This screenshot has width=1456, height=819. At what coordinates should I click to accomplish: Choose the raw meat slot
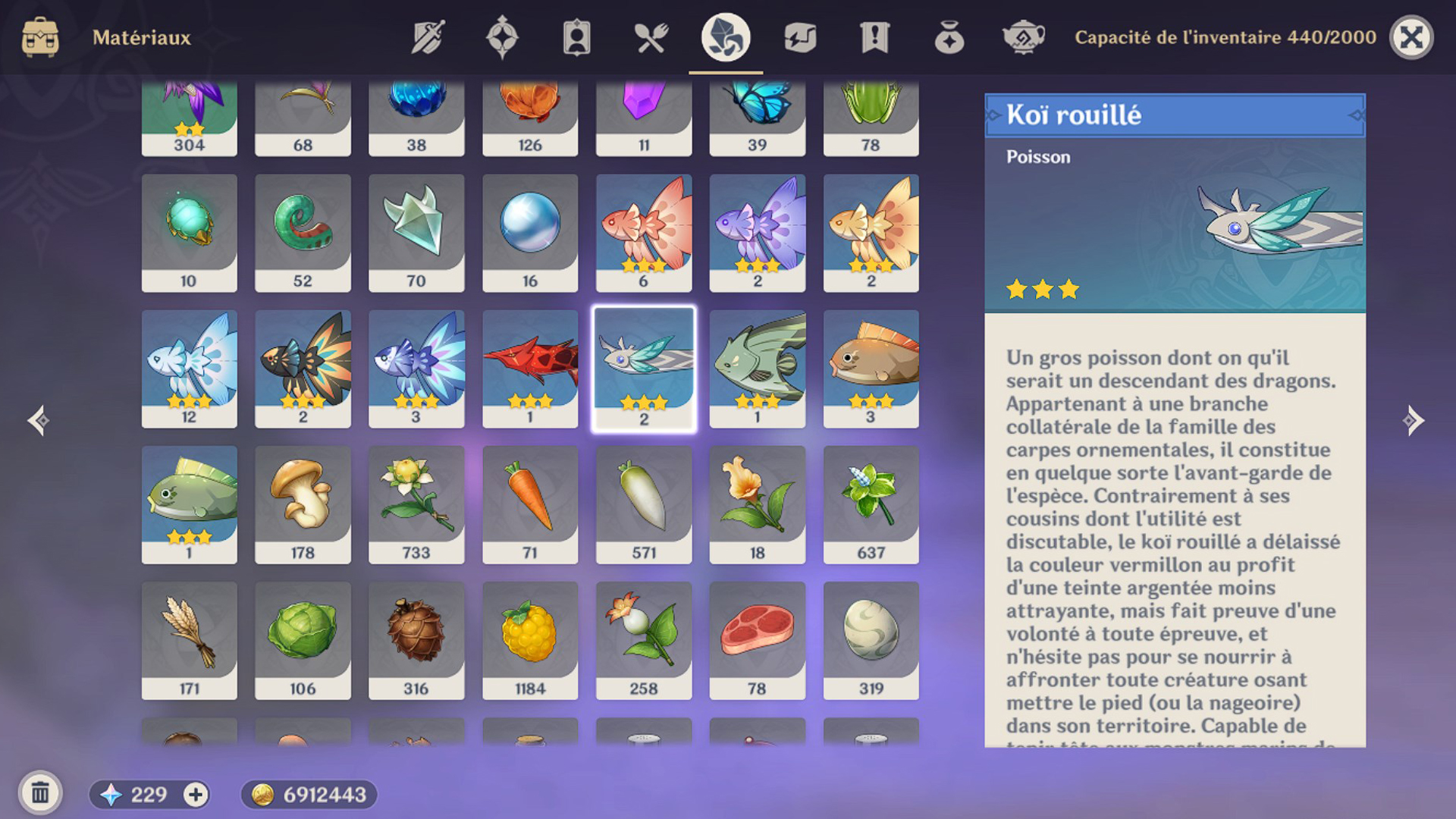coord(757,640)
